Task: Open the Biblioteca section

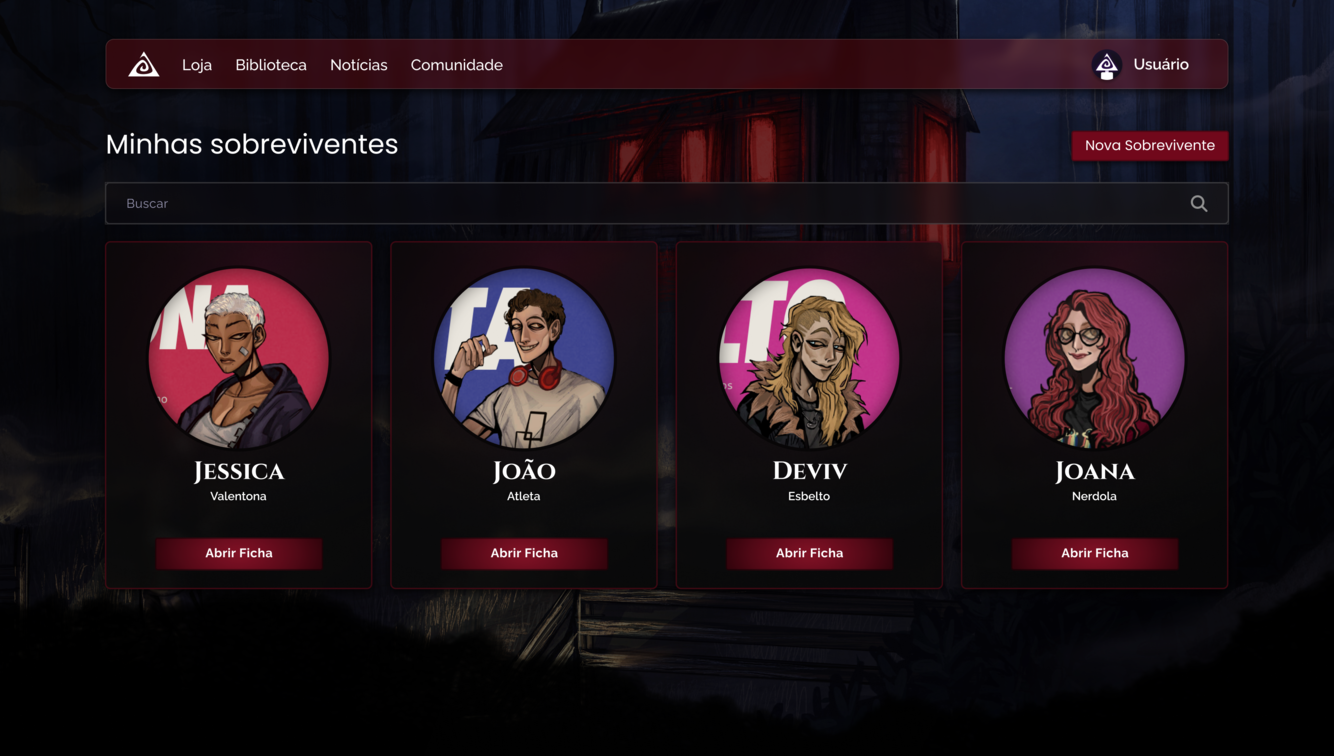Action: point(271,64)
